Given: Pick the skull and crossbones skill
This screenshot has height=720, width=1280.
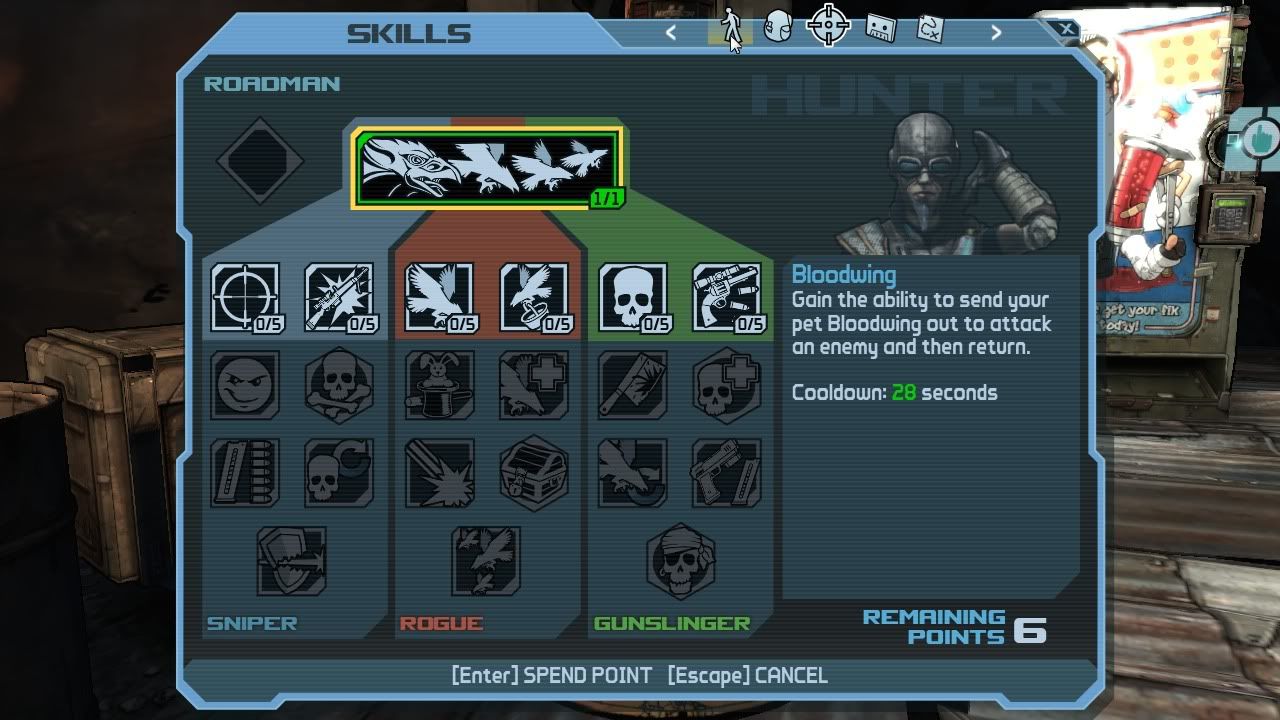Looking at the screenshot, I should pos(339,385).
